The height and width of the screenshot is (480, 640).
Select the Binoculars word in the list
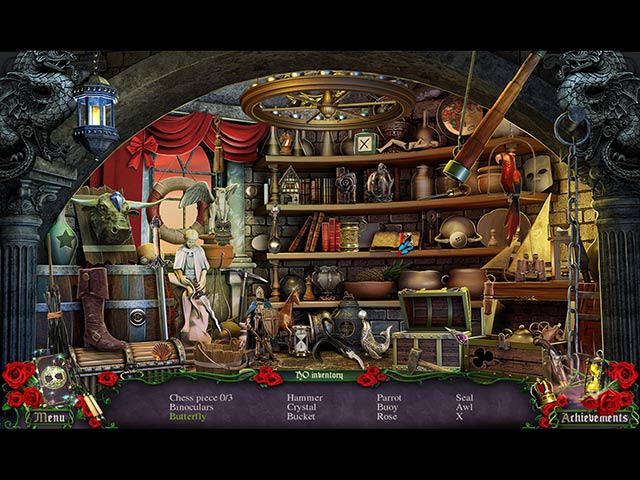click(x=190, y=407)
